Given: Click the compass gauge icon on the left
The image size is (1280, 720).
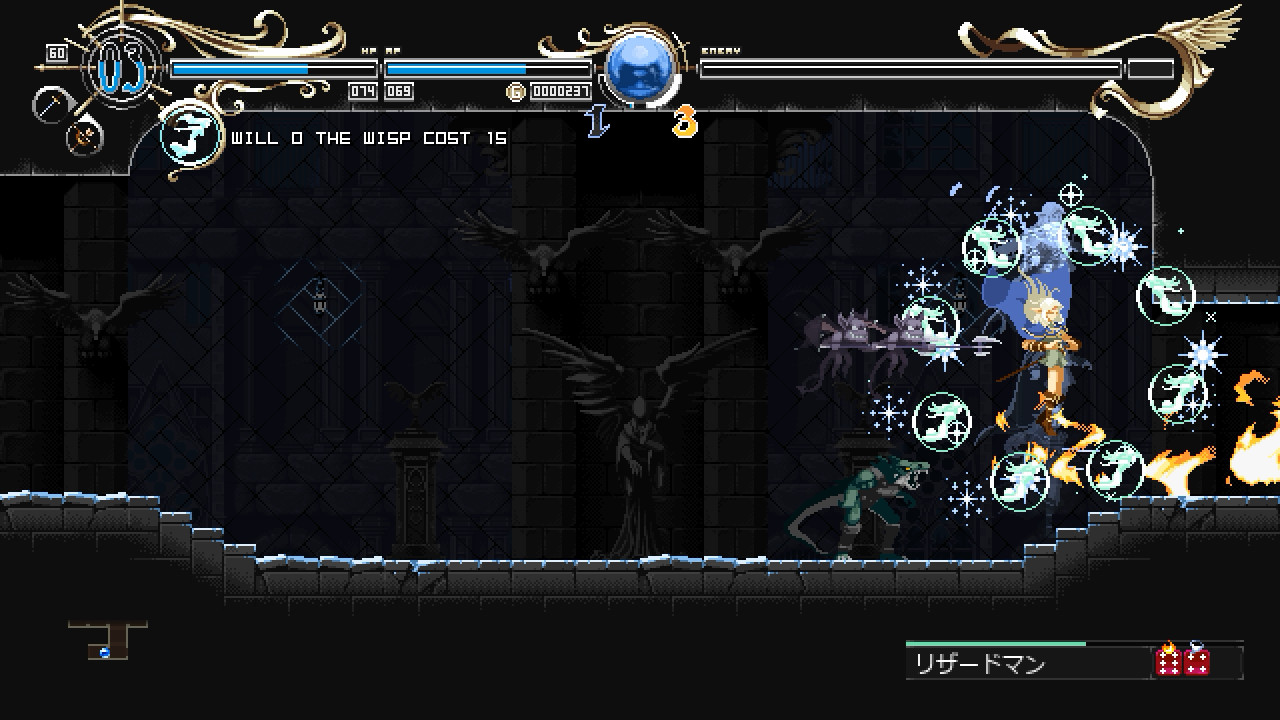Looking at the screenshot, I should click(50, 103).
